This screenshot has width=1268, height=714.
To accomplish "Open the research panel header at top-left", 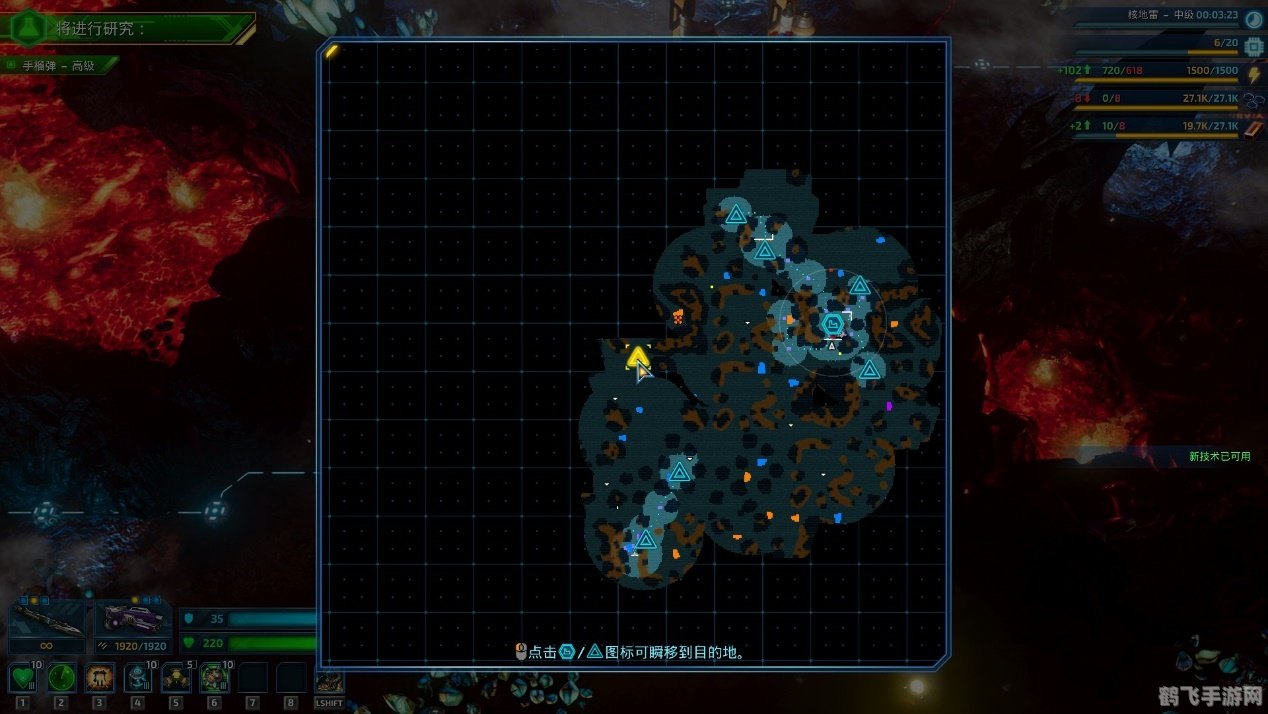I will click(125, 27).
